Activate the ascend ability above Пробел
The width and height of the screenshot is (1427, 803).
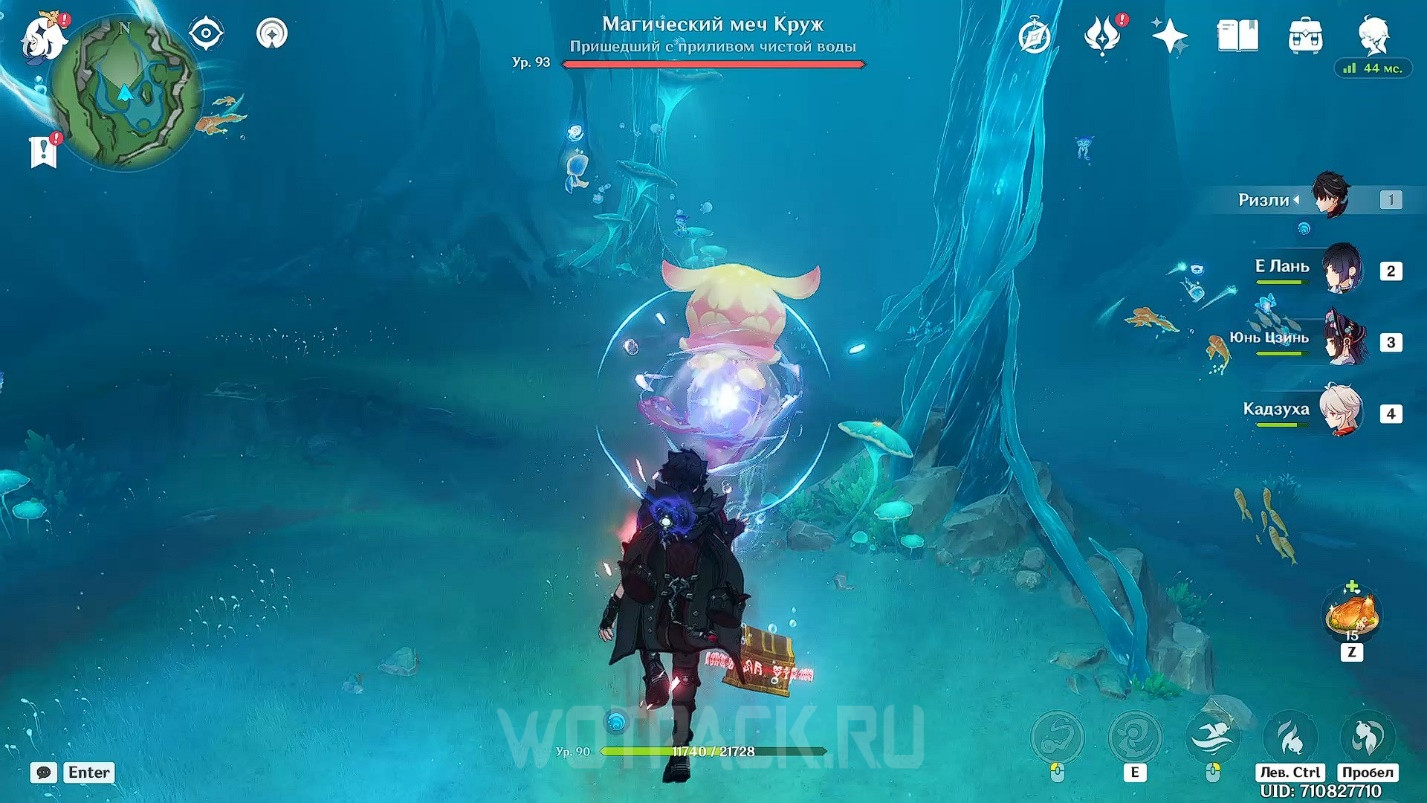1367,738
